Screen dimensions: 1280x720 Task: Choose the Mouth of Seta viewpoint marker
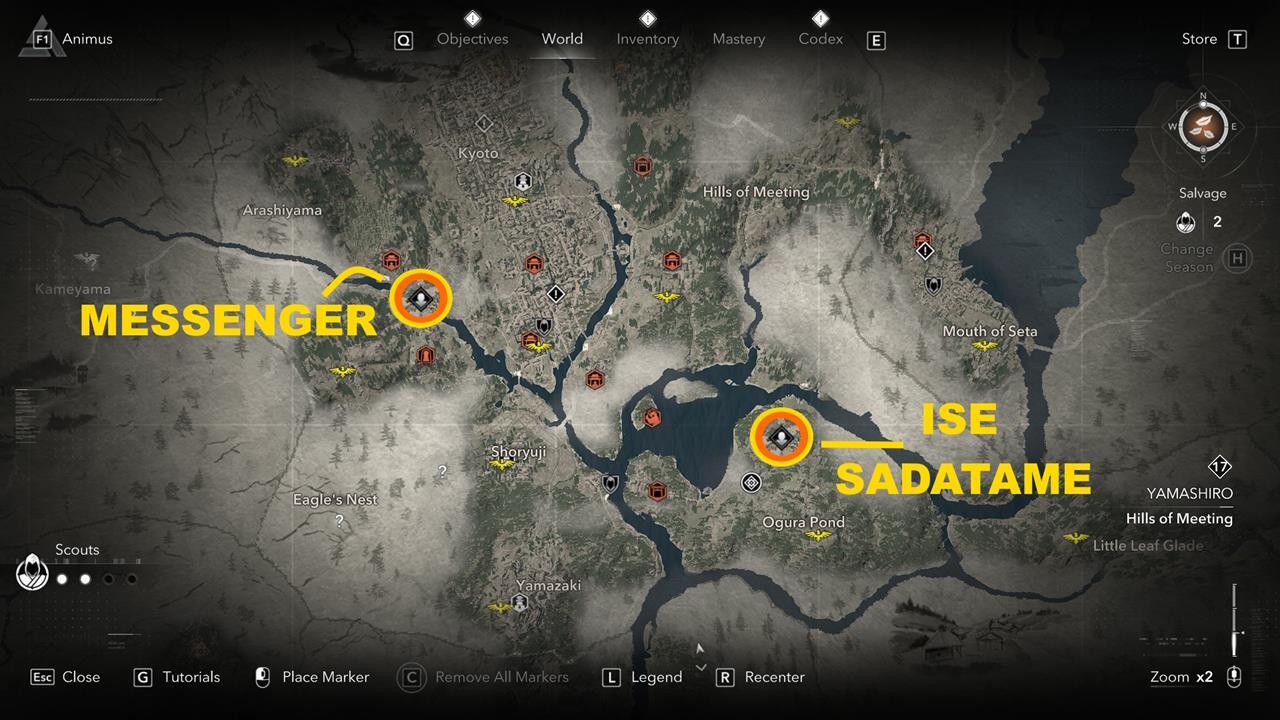[x=985, y=346]
